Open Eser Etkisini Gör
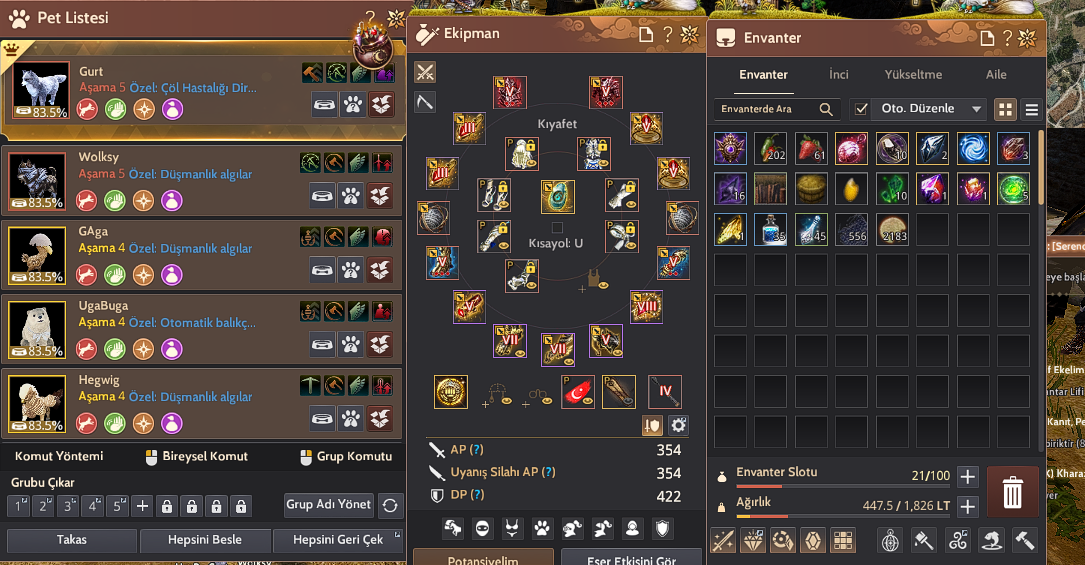The image size is (1085, 565). pos(630,558)
